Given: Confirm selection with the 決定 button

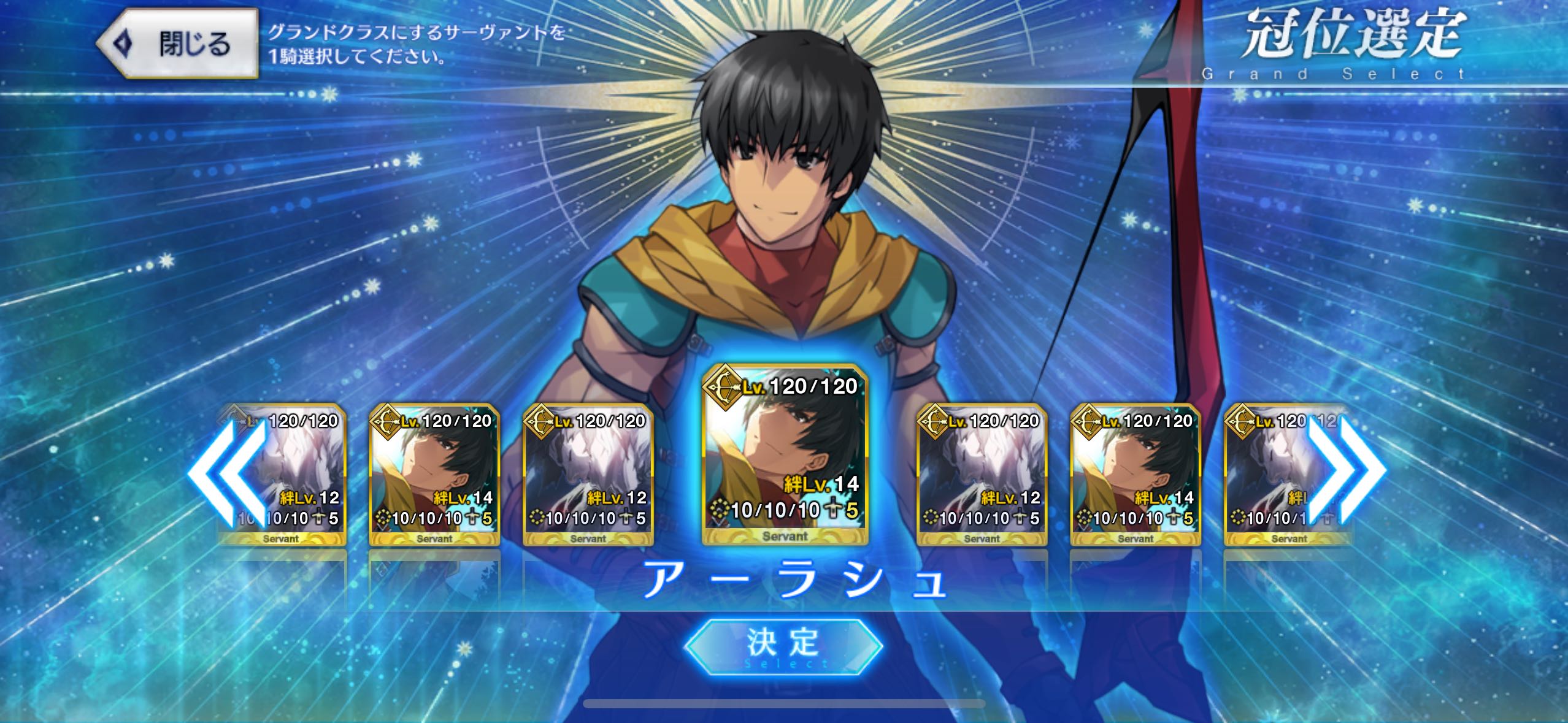Looking at the screenshot, I should click(x=783, y=646).
